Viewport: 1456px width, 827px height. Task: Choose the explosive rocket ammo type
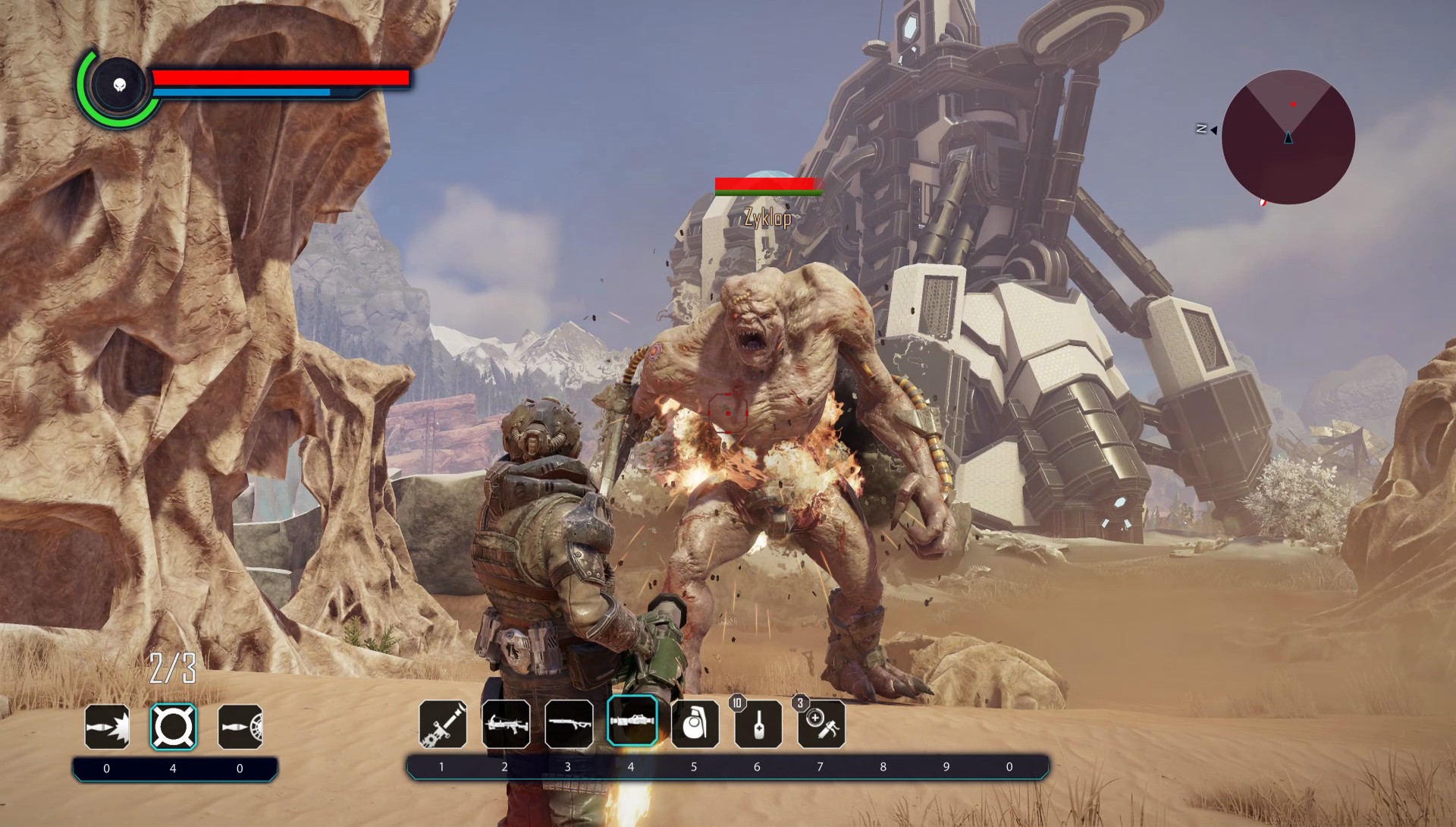[x=107, y=727]
